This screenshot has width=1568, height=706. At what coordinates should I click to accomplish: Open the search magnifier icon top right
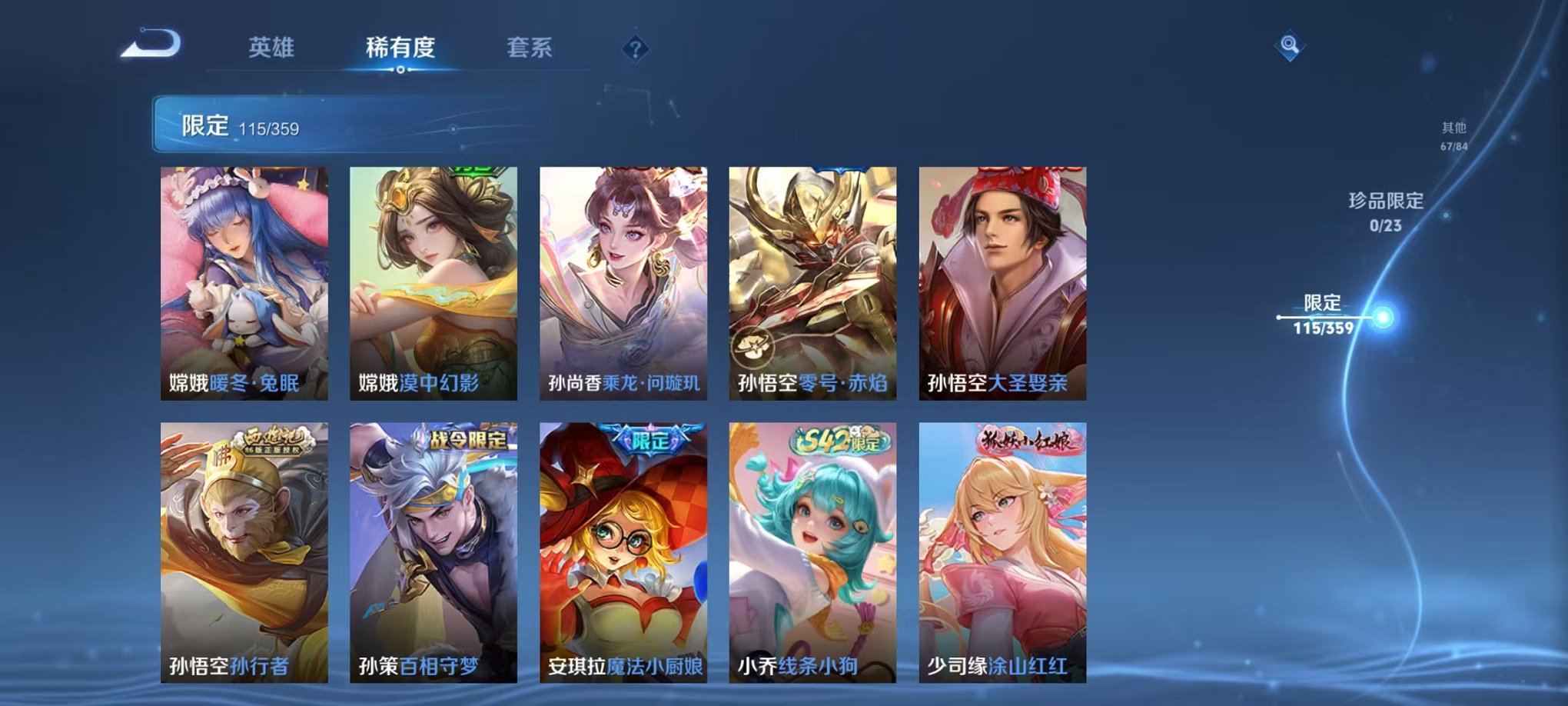point(1291,45)
